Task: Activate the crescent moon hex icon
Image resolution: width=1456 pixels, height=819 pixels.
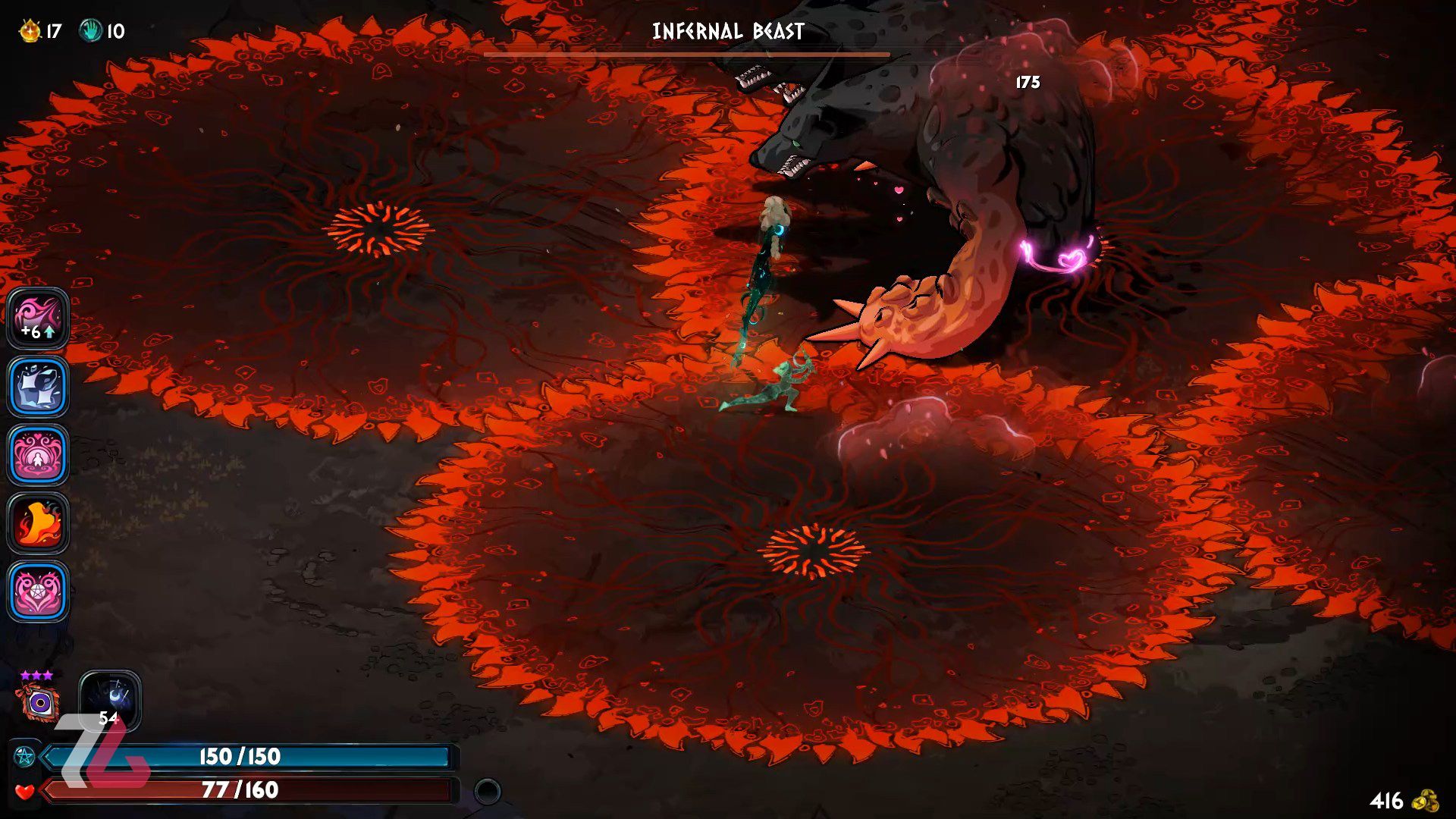Action: pos(111,698)
